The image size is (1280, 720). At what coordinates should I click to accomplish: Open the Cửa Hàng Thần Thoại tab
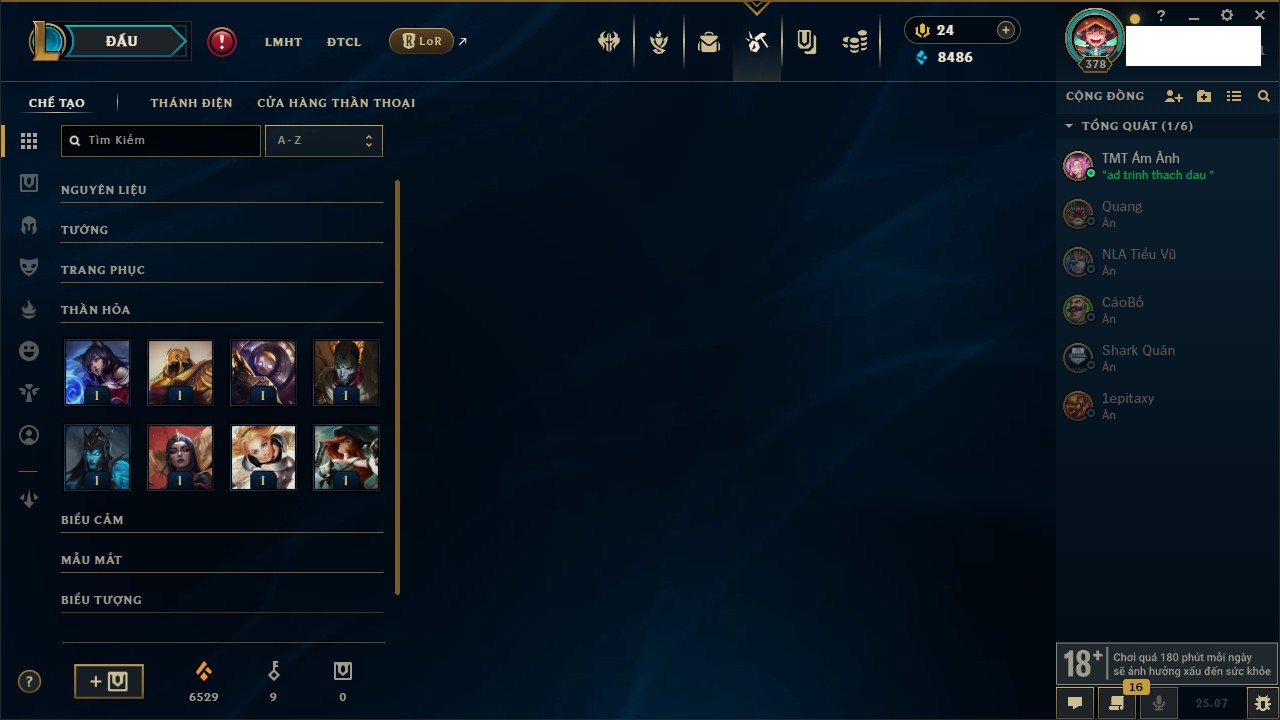tap(336, 103)
